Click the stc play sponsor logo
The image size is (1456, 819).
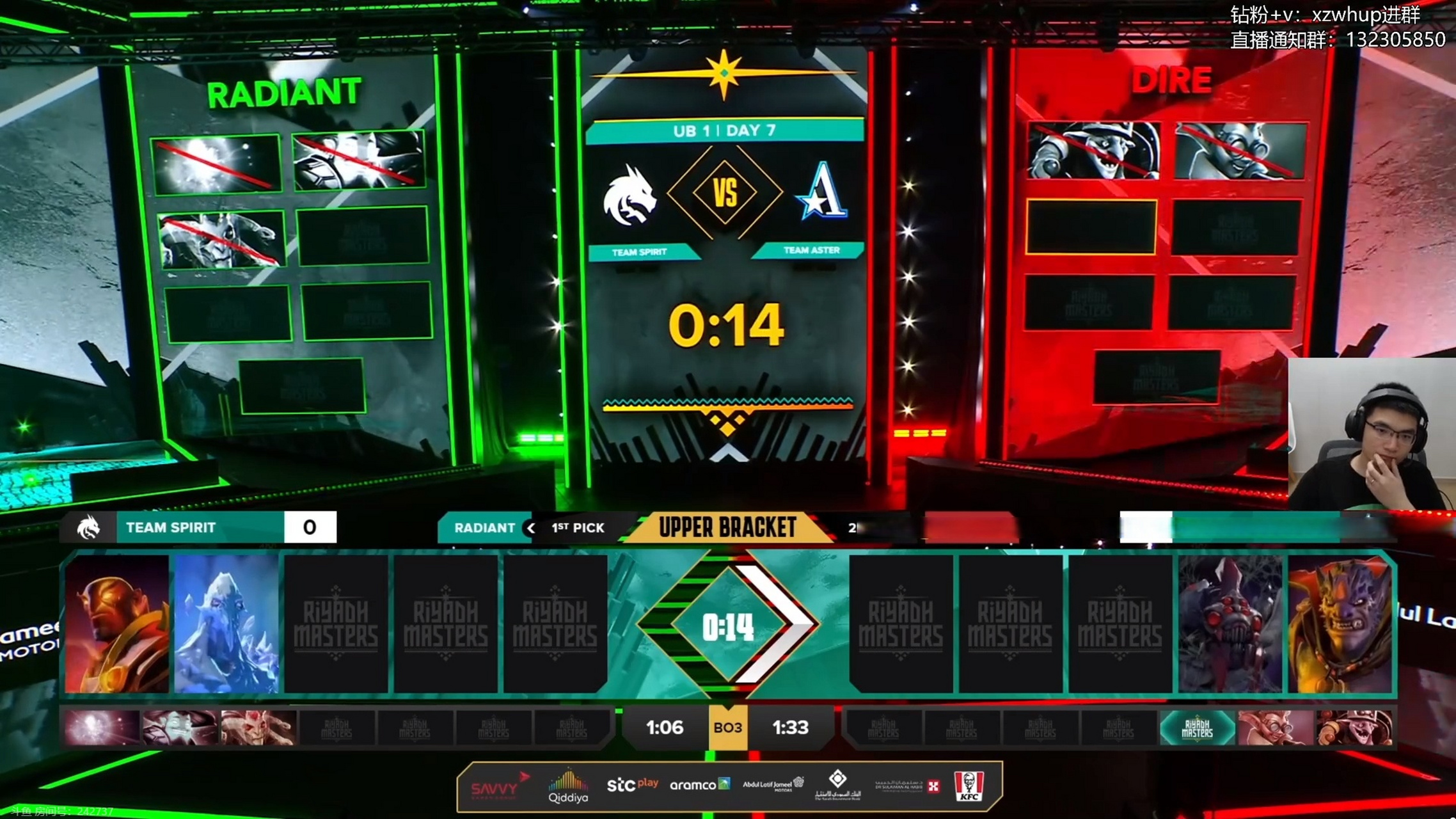coord(633,785)
